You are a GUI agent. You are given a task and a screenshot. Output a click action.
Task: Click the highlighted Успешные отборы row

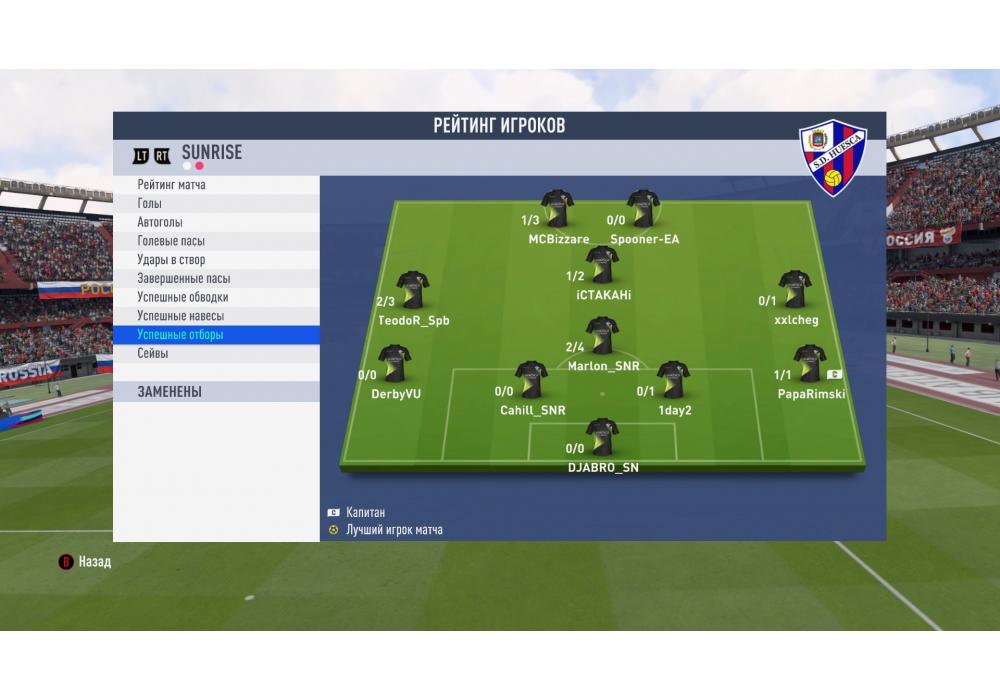click(216, 335)
